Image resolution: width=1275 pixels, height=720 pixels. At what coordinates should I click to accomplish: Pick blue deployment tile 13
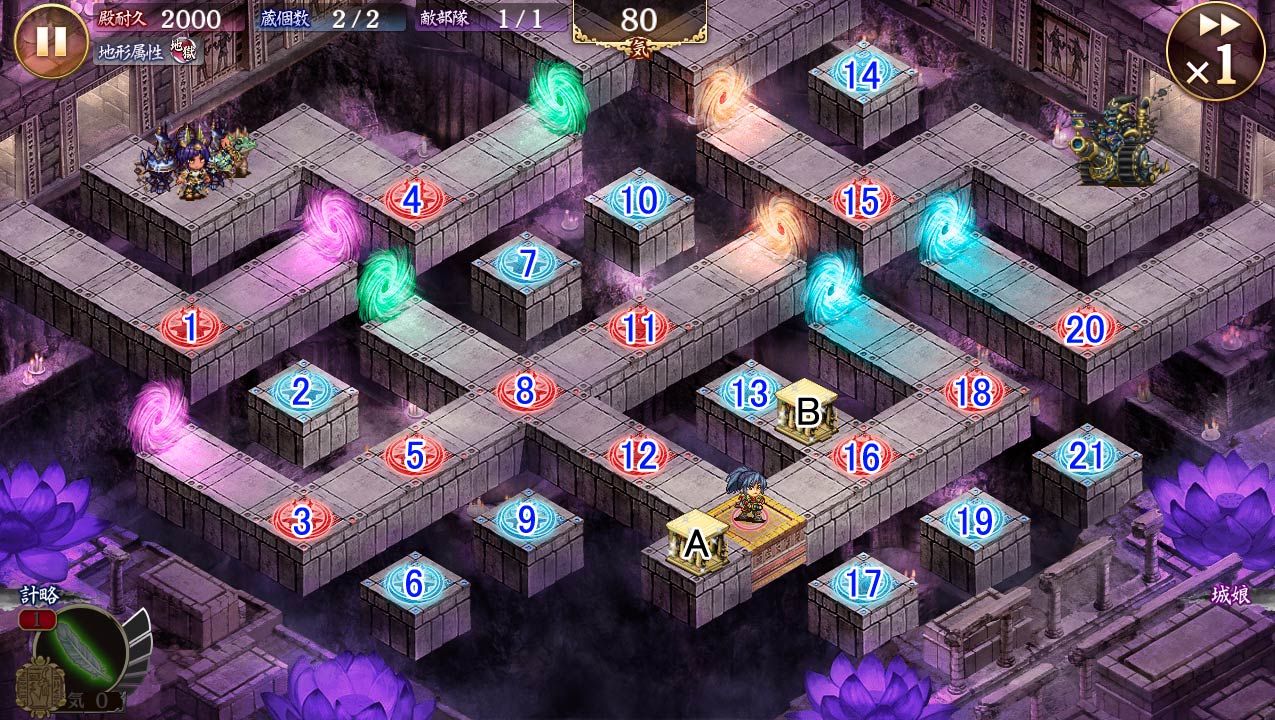(750, 392)
